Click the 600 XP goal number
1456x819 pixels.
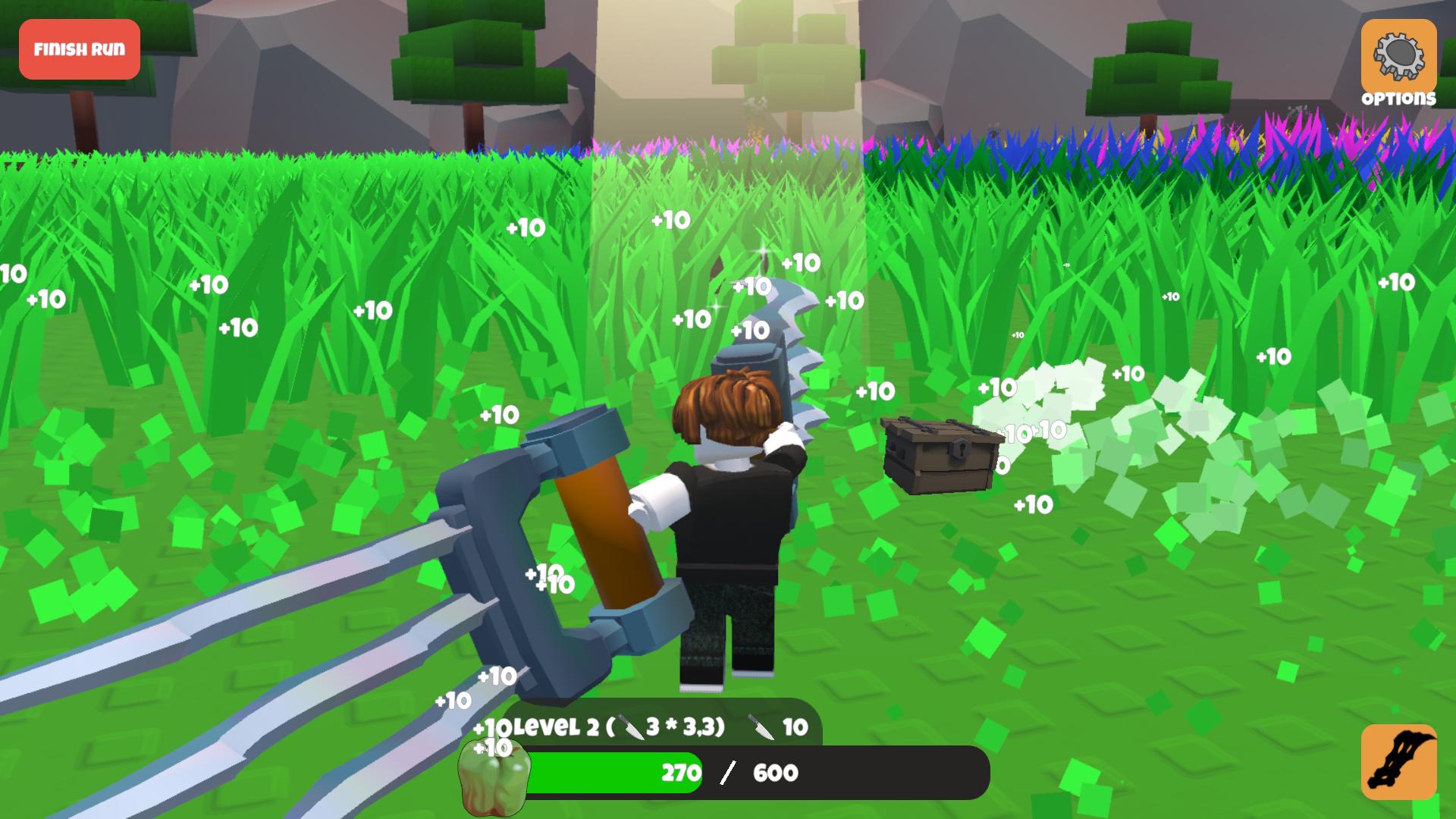[773, 773]
